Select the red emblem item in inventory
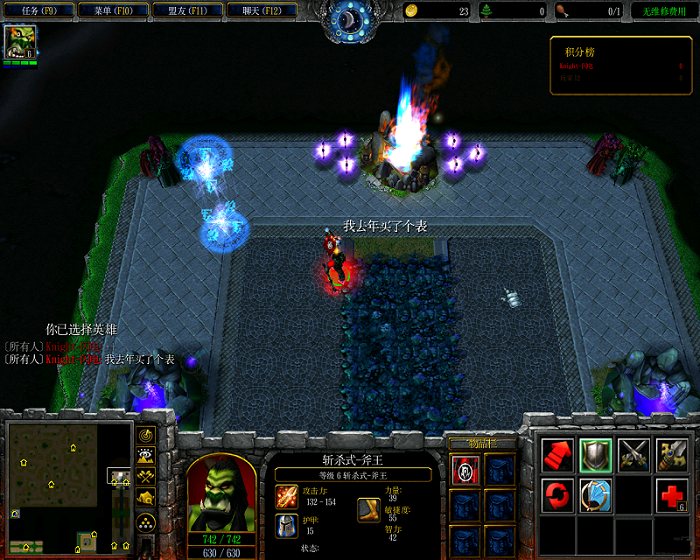This screenshot has width=700, height=560. pyautogui.click(x=465, y=470)
